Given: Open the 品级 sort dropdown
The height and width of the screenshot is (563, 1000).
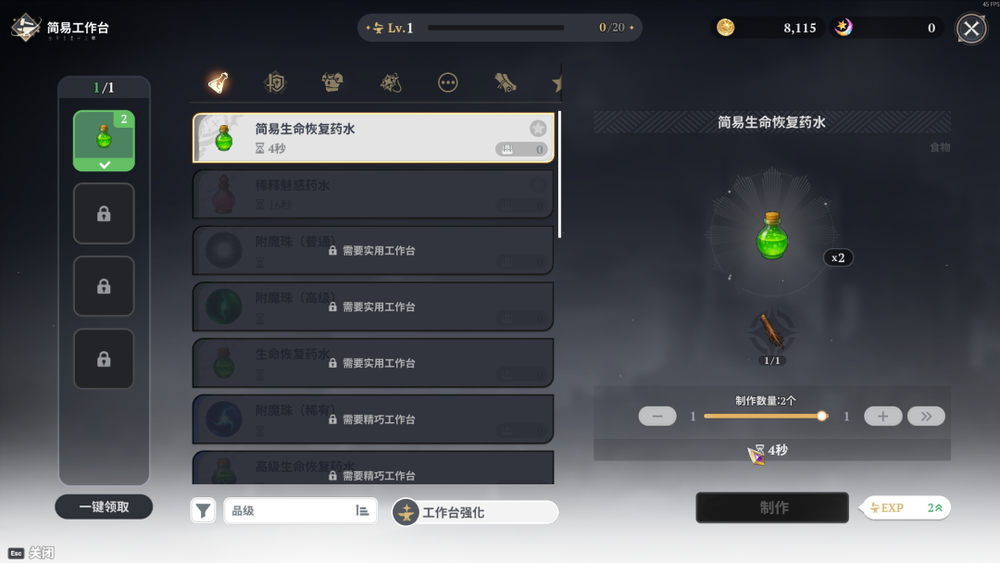Looking at the screenshot, I should point(300,511).
